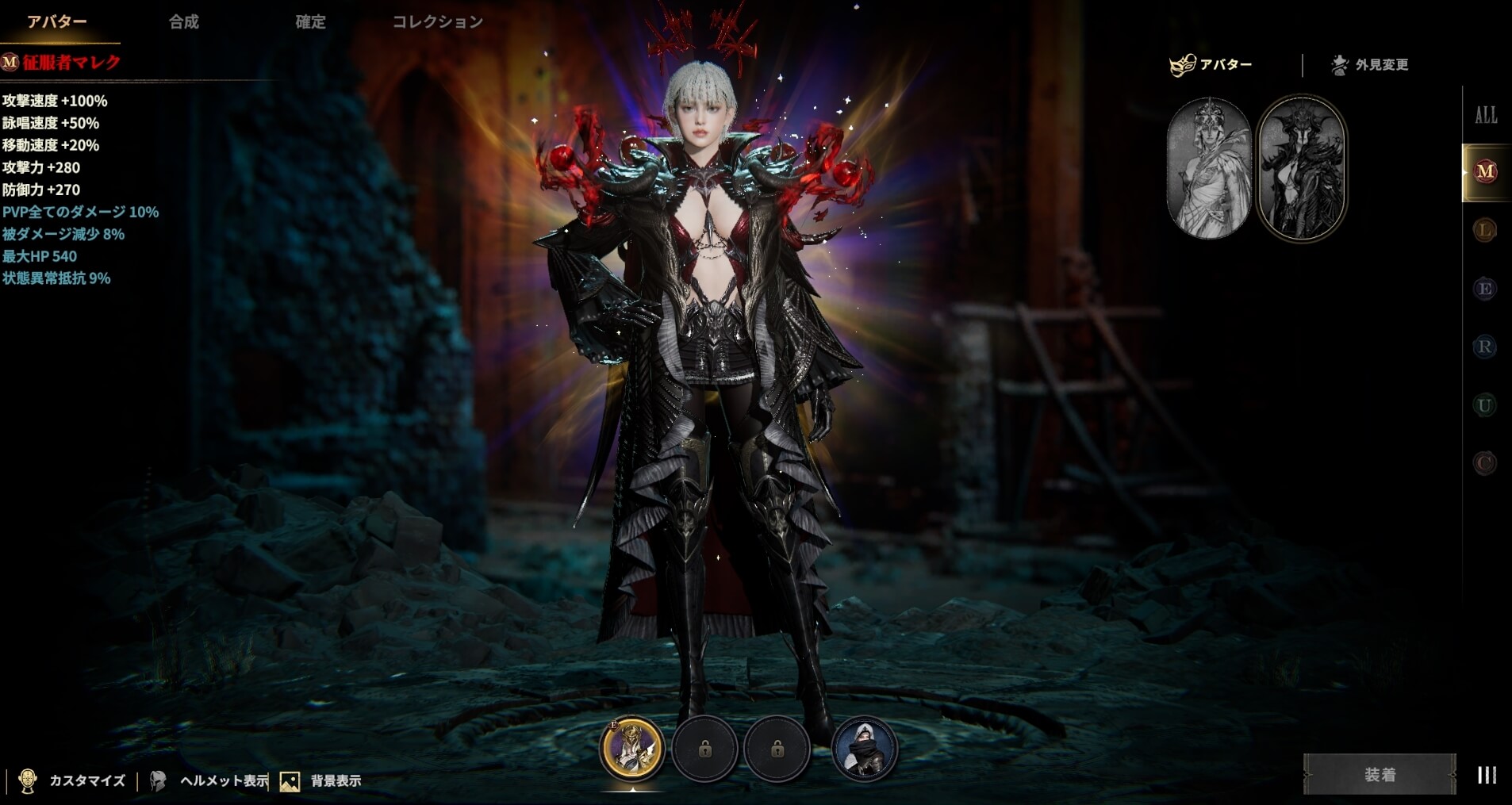Select the gold-ringed avatar preset slot
Image resolution: width=1512 pixels, height=805 pixels.
click(632, 748)
